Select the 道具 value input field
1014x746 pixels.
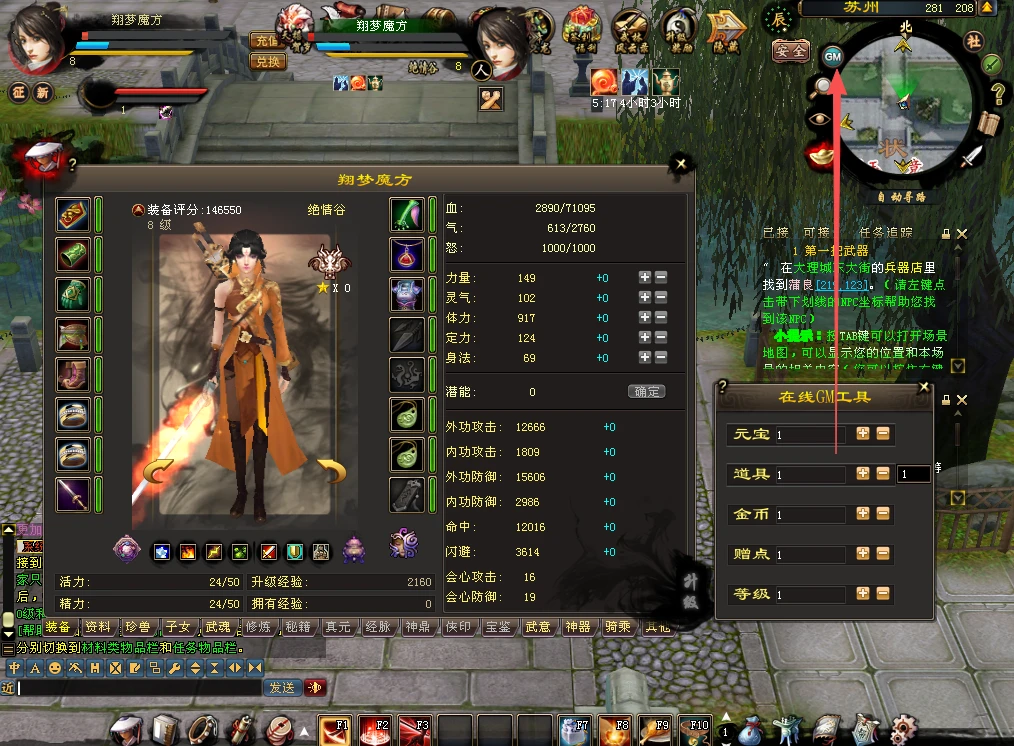[x=810, y=474]
